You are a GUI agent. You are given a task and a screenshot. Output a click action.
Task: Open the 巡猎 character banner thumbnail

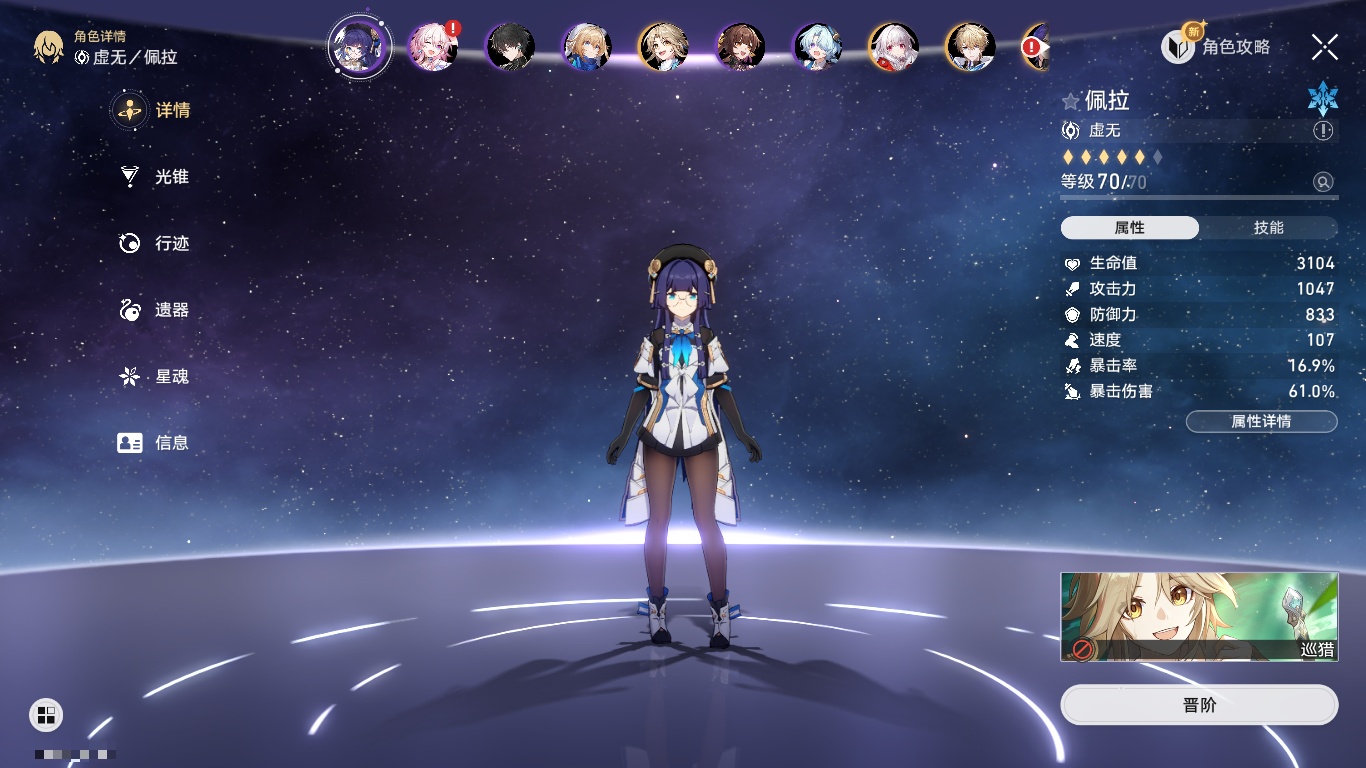(x=1199, y=616)
